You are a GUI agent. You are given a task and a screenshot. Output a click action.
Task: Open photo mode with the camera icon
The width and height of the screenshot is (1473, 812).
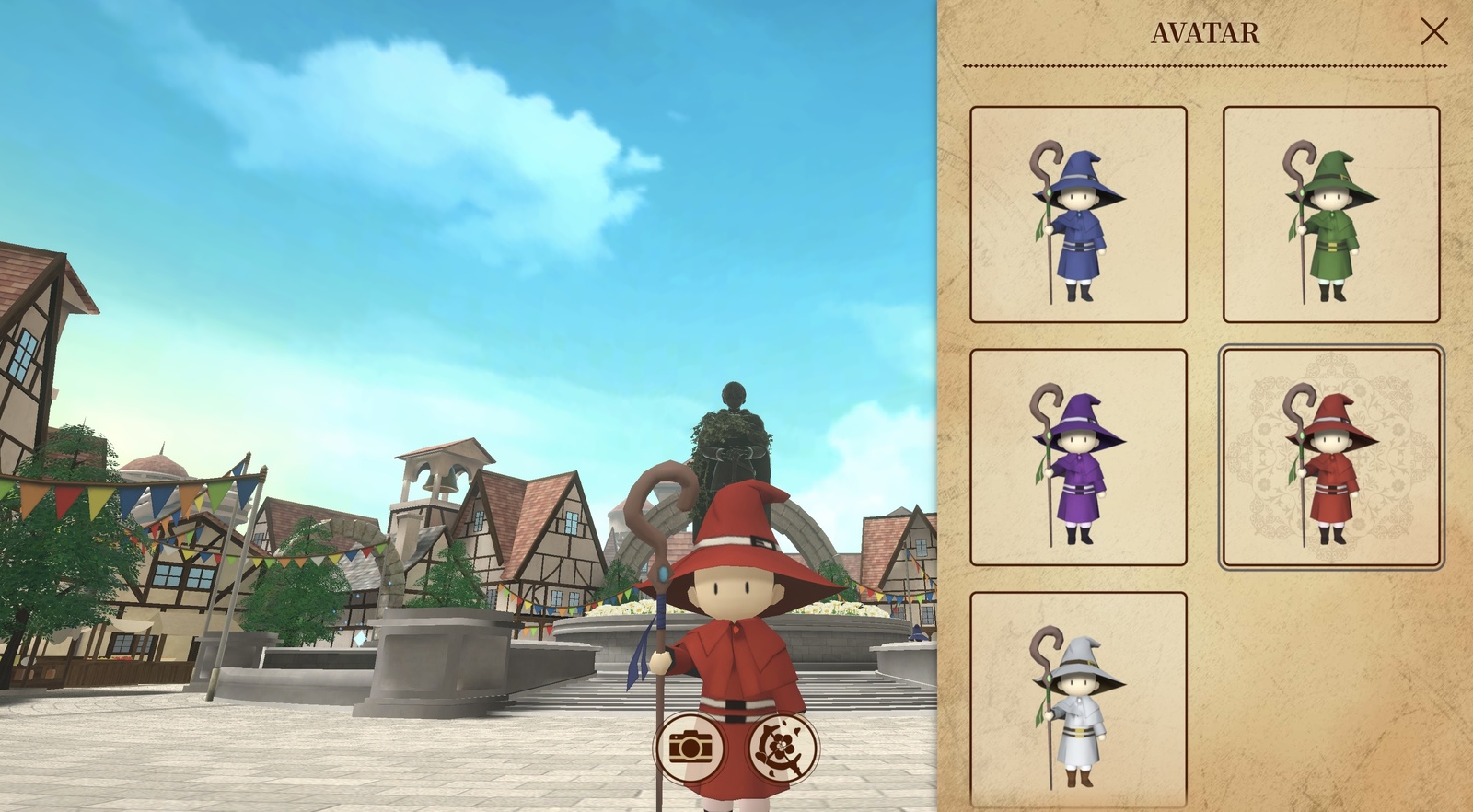click(692, 748)
